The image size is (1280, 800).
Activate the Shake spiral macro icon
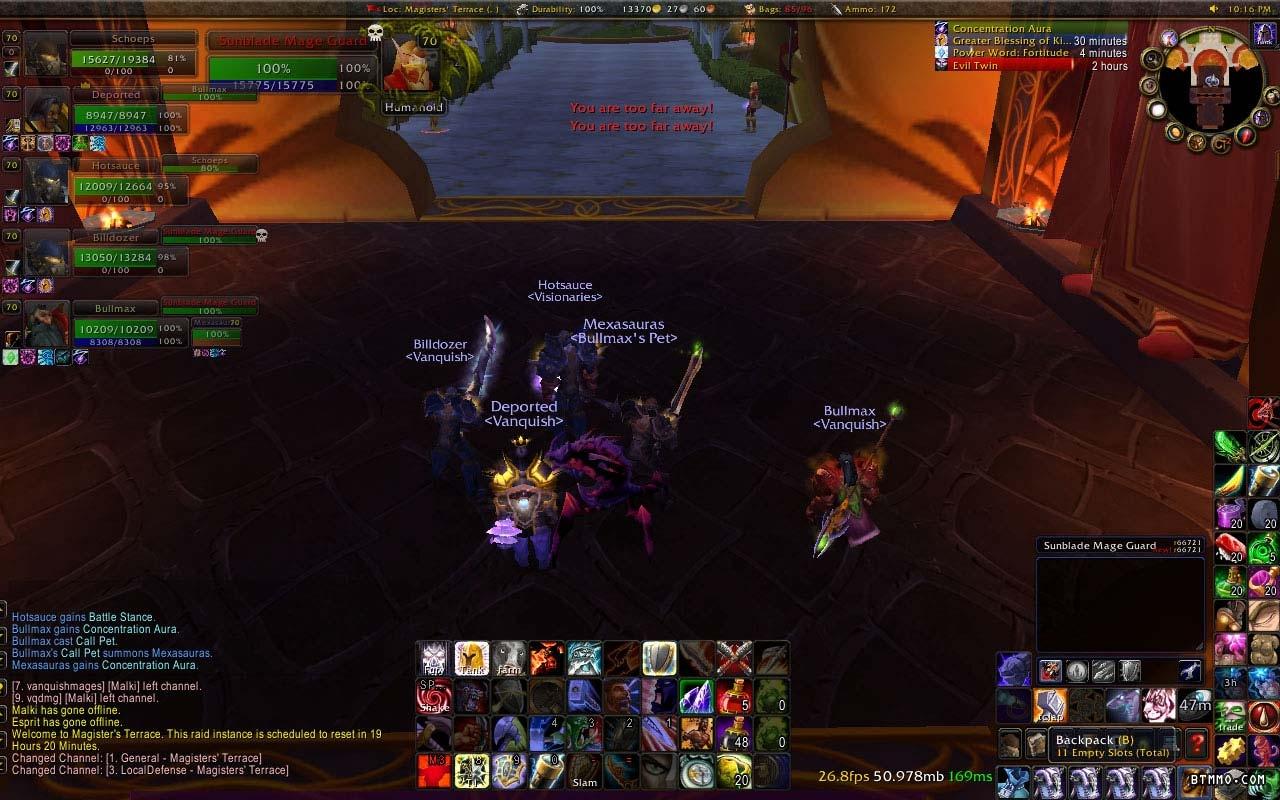pyautogui.click(x=434, y=696)
